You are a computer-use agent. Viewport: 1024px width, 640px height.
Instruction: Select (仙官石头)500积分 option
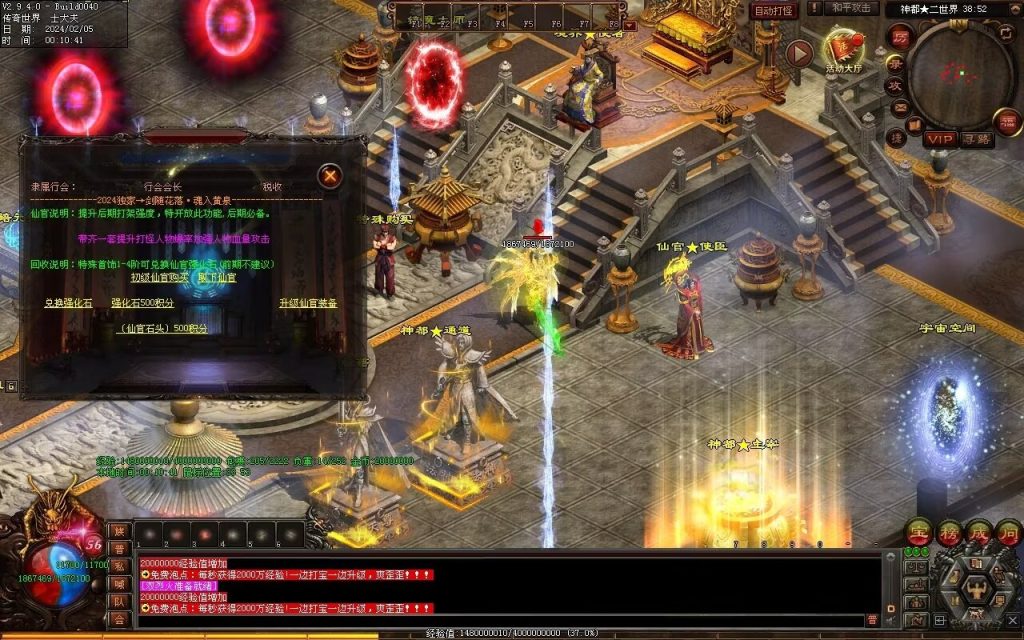click(164, 328)
